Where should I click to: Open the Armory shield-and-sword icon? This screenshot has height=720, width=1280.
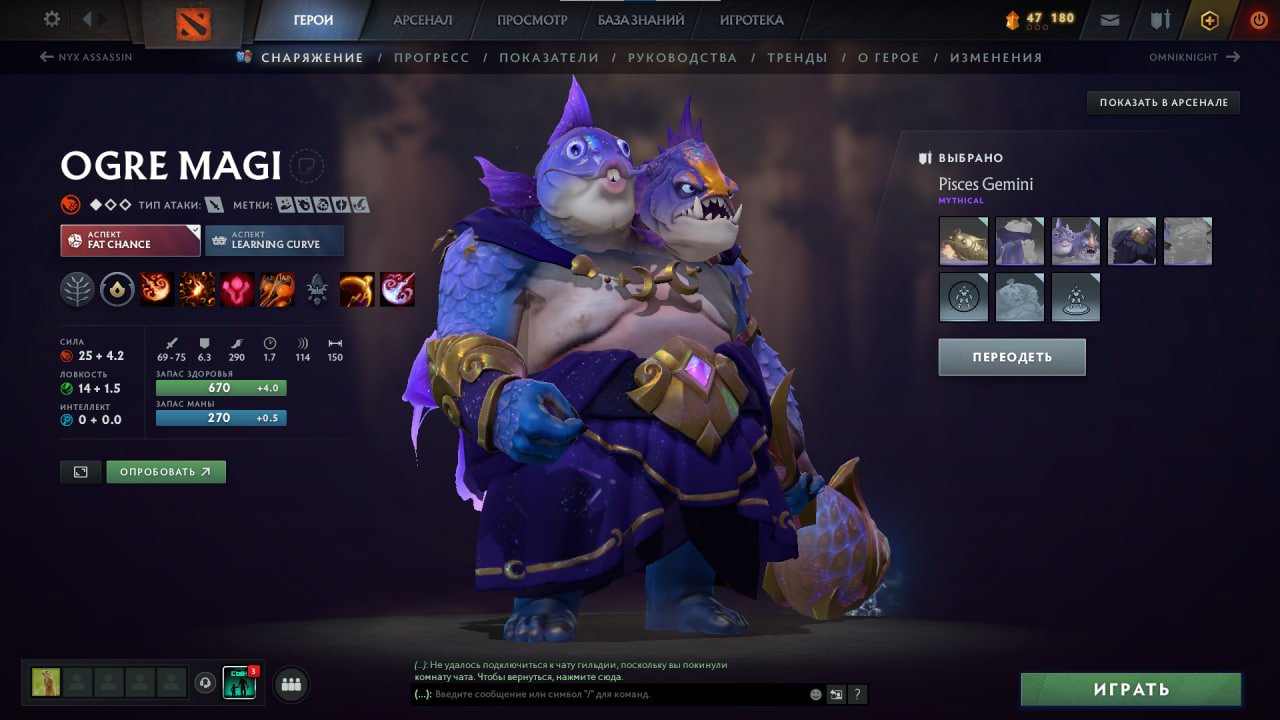point(1160,19)
